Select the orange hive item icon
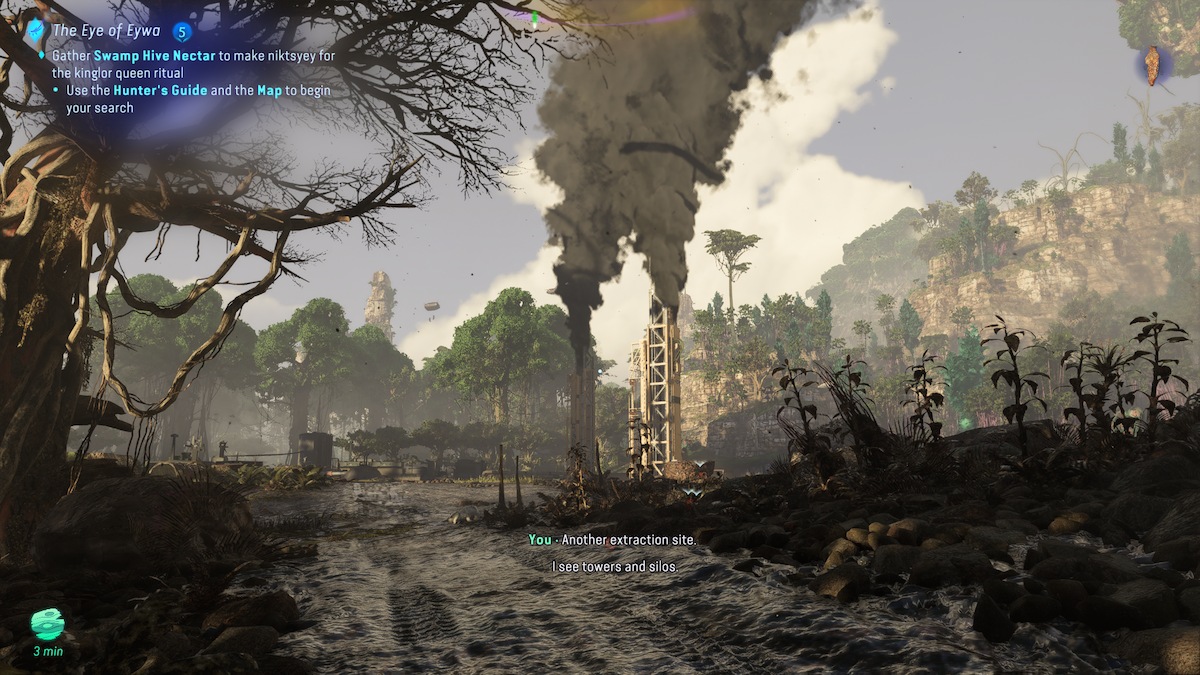 1153,65
